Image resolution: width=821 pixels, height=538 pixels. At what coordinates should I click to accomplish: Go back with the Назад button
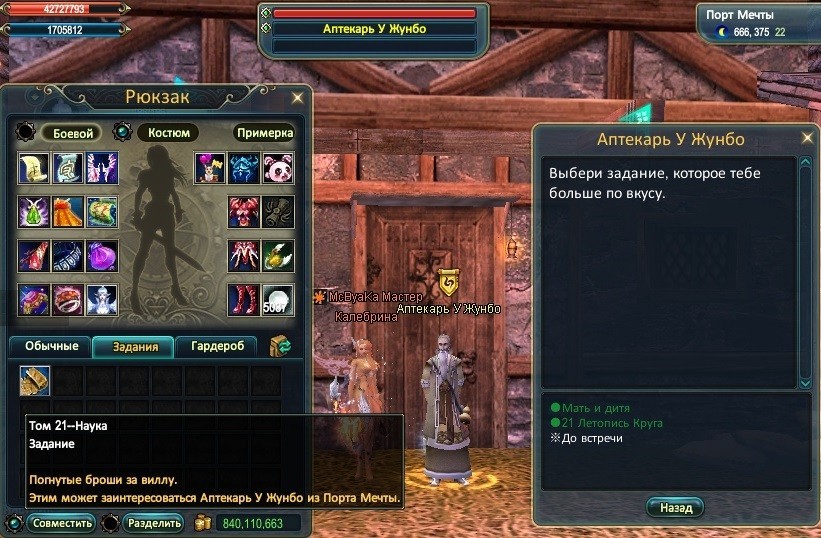point(675,508)
